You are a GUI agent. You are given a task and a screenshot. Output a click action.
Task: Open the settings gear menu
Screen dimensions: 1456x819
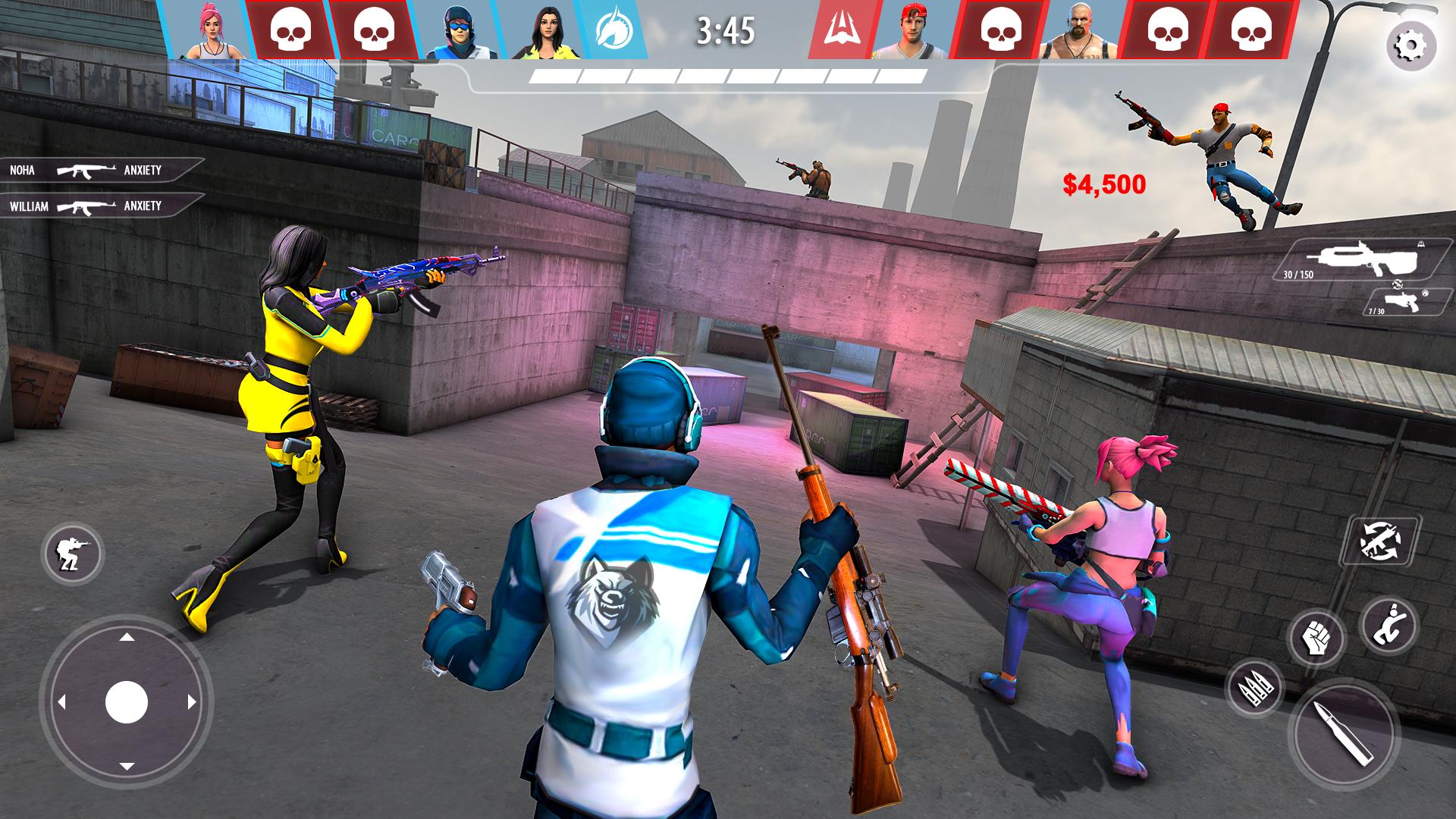tap(1410, 47)
